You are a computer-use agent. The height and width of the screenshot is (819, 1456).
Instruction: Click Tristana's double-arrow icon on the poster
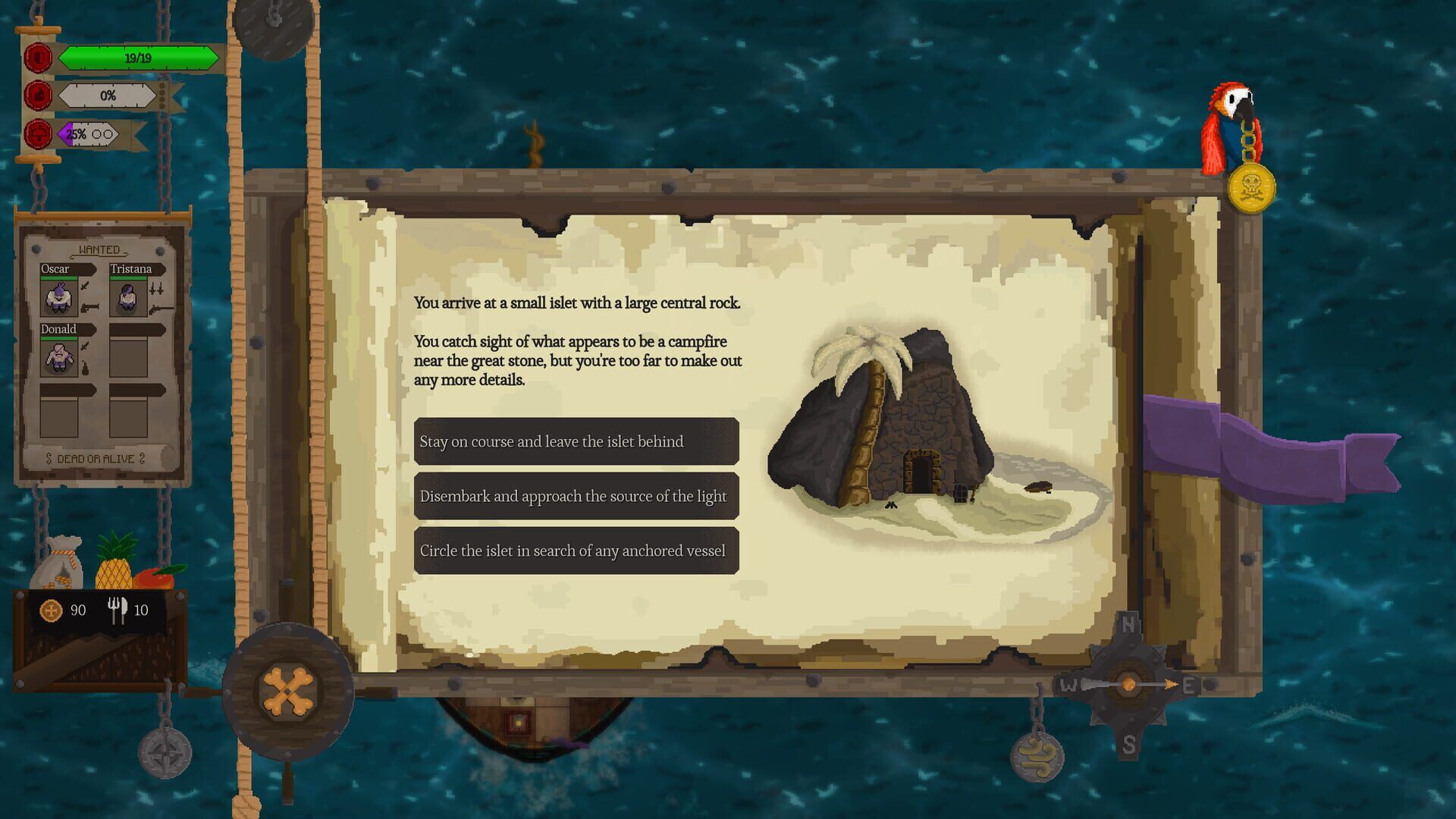[x=157, y=287]
